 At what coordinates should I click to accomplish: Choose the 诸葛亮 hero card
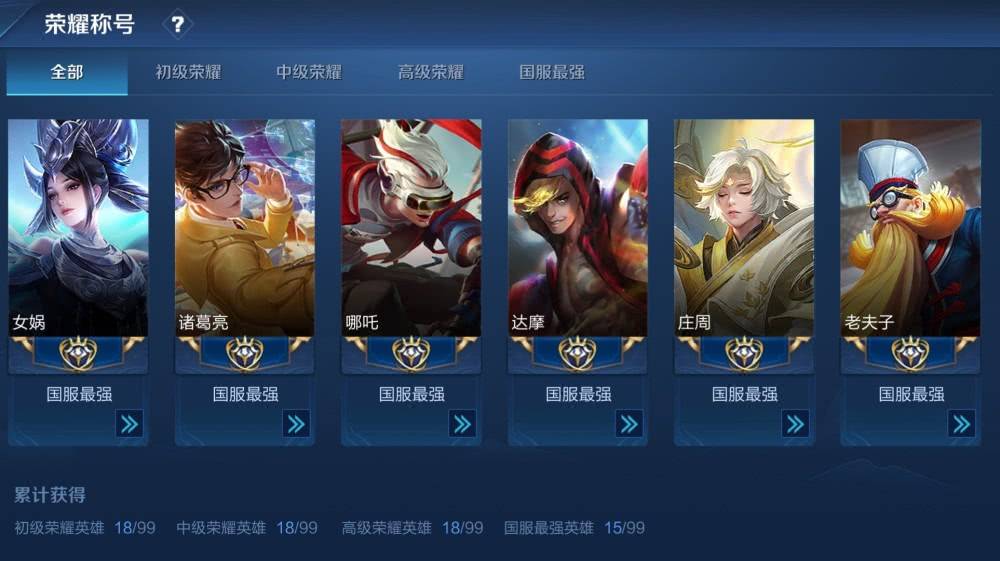tap(245, 228)
